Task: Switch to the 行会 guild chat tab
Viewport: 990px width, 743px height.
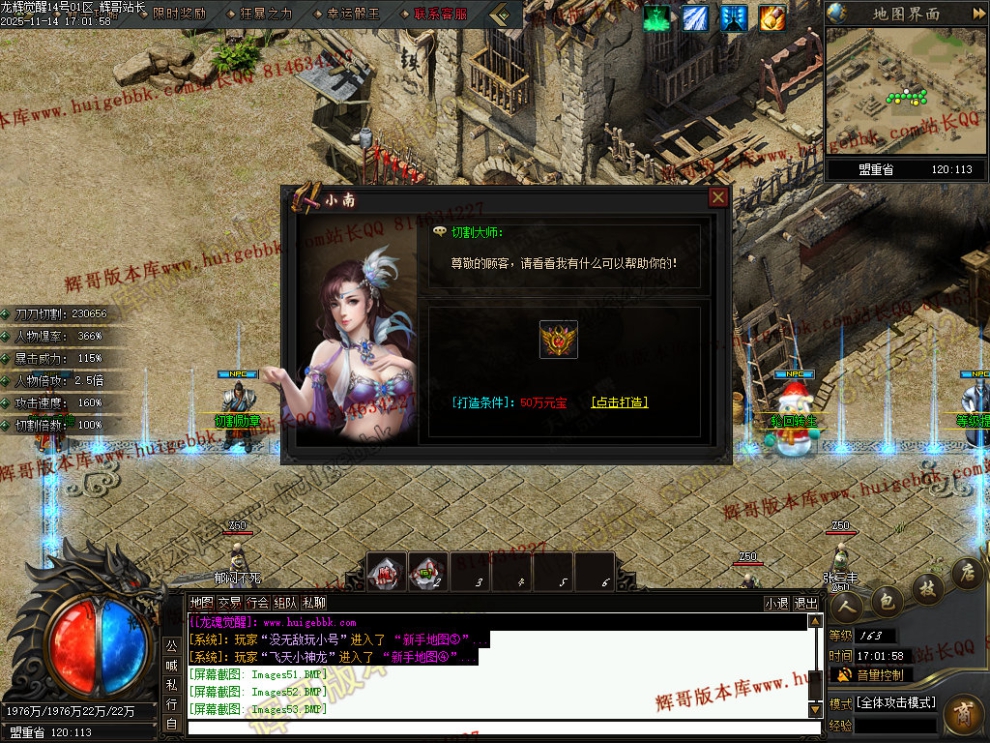Action: (258, 603)
